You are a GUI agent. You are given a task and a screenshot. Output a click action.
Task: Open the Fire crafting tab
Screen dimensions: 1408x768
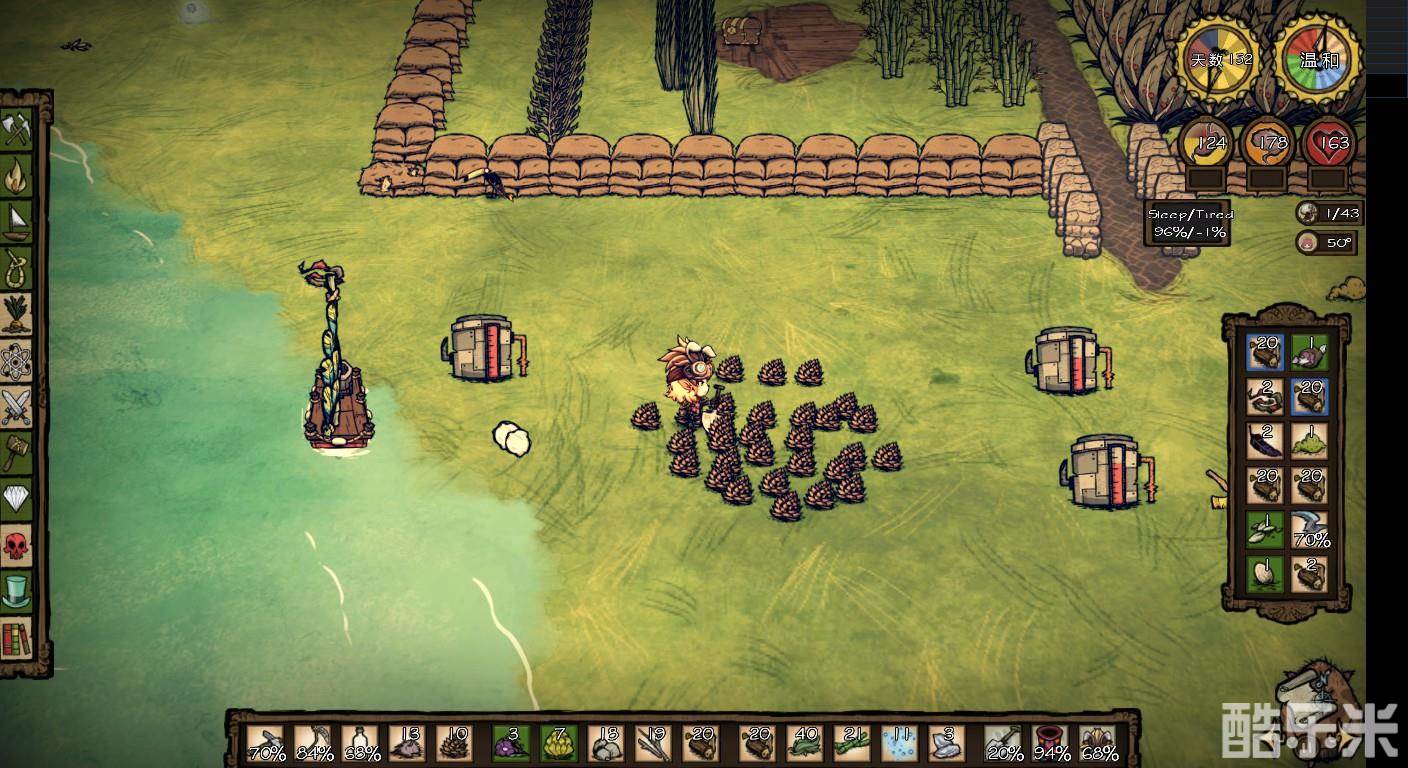tap(16, 177)
